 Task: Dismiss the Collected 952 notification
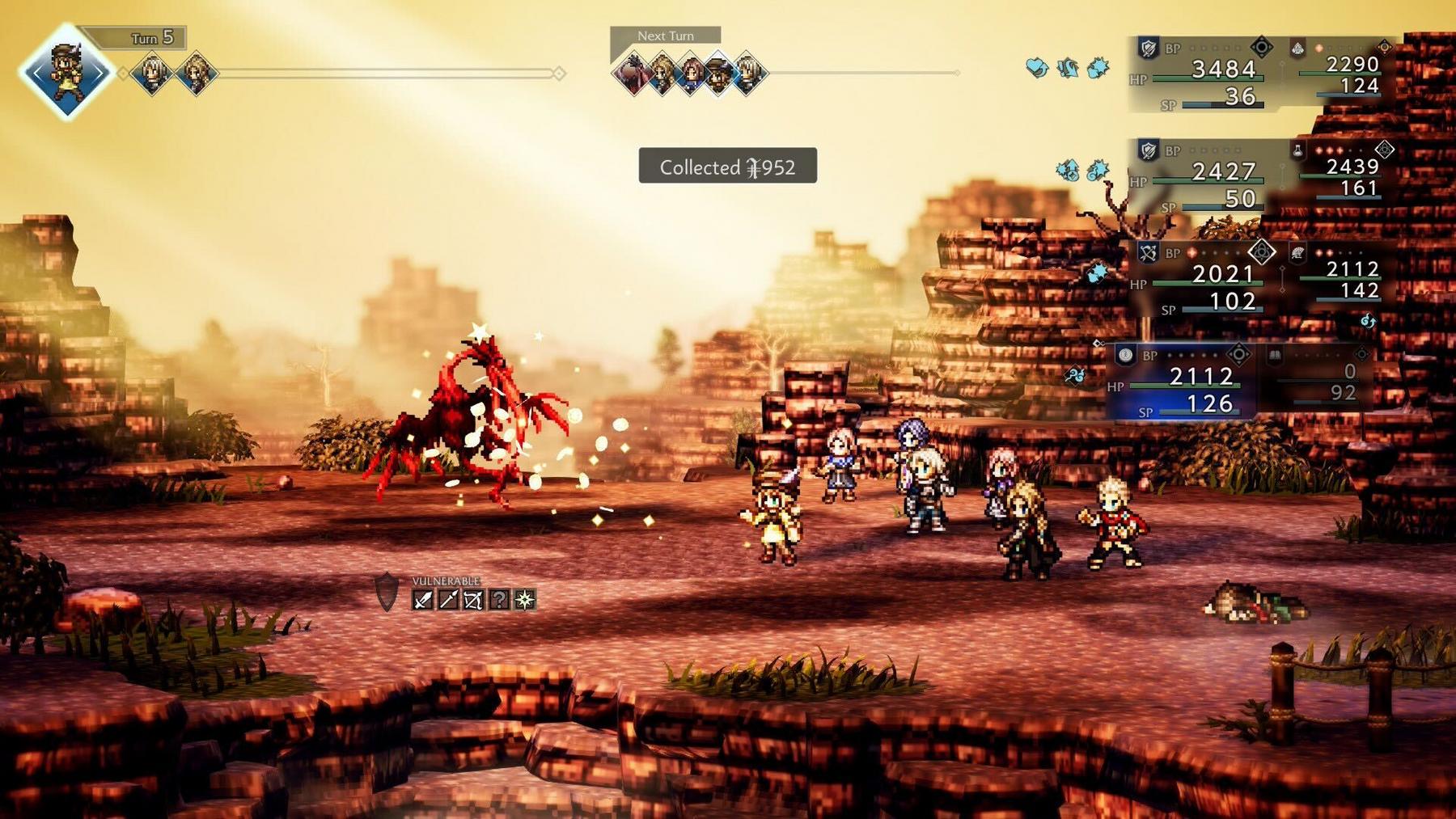pyautogui.click(x=726, y=166)
